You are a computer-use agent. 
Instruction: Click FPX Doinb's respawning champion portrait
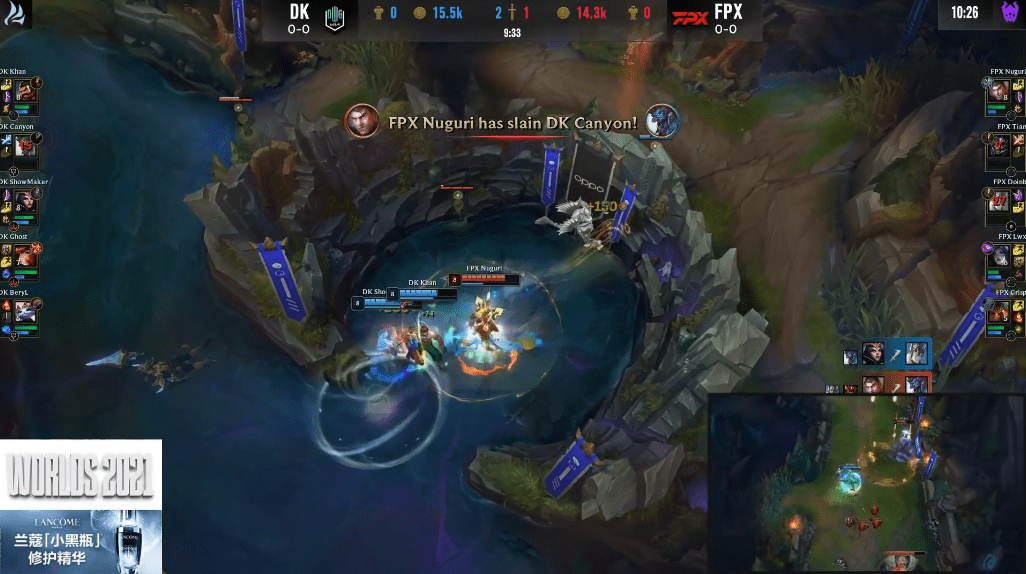click(x=999, y=203)
